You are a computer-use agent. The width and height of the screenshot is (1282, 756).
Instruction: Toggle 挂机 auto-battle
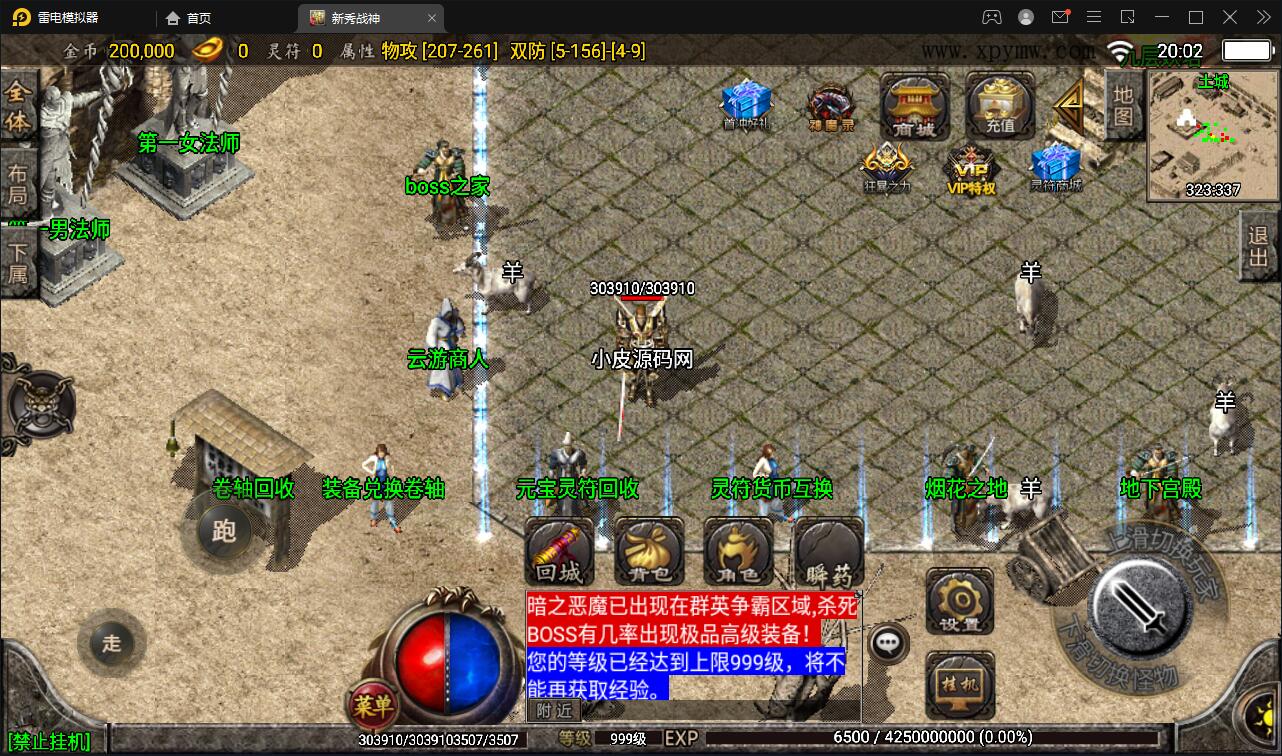(x=959, y=685)
